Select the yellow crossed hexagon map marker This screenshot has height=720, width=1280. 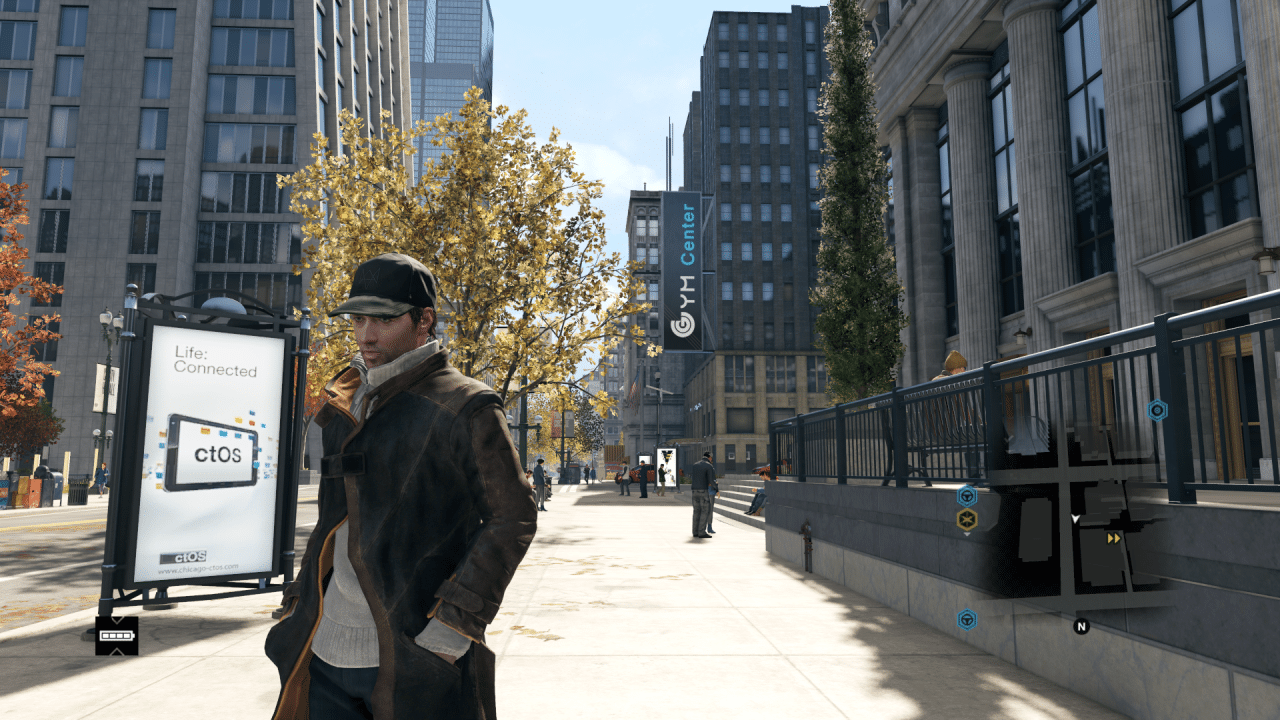966,519
